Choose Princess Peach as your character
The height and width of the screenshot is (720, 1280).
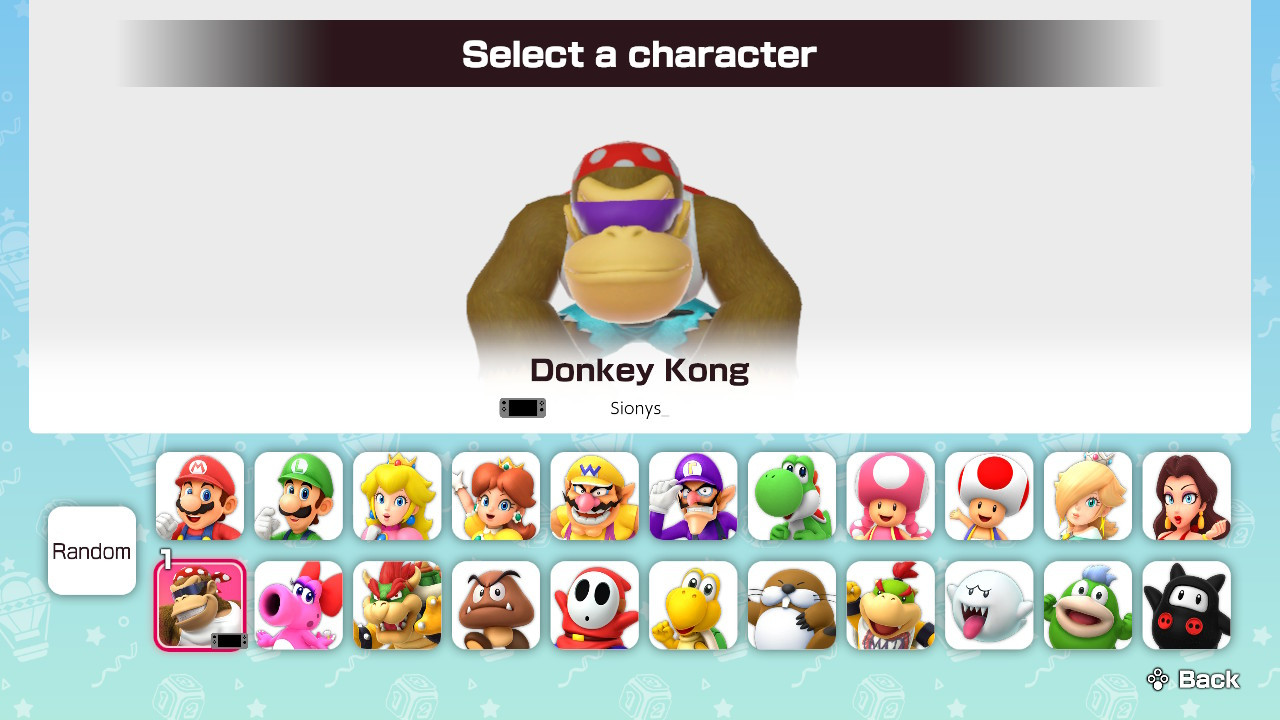(x=397, y=497)
